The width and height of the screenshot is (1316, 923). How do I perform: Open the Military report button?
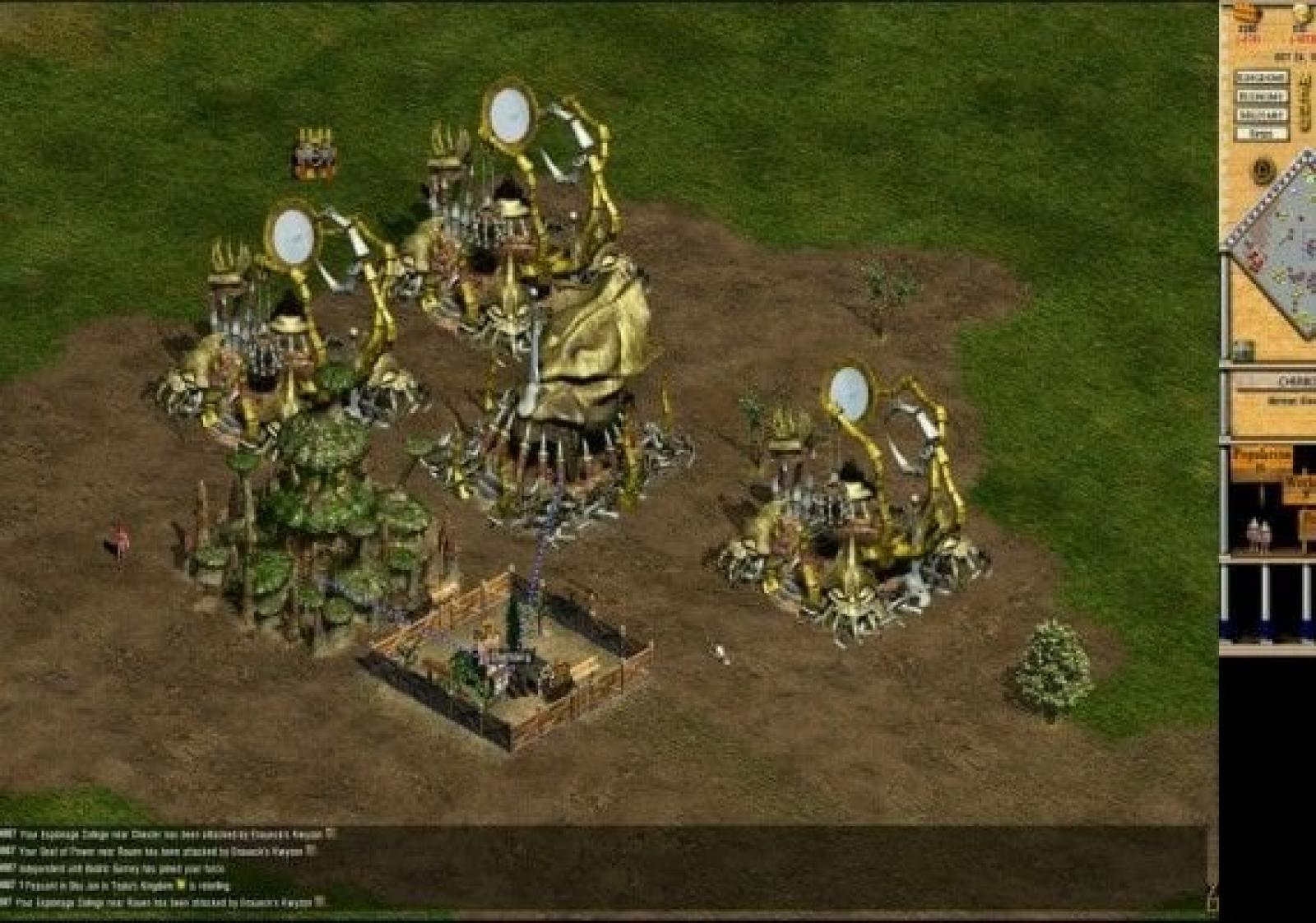point(1262,114)
